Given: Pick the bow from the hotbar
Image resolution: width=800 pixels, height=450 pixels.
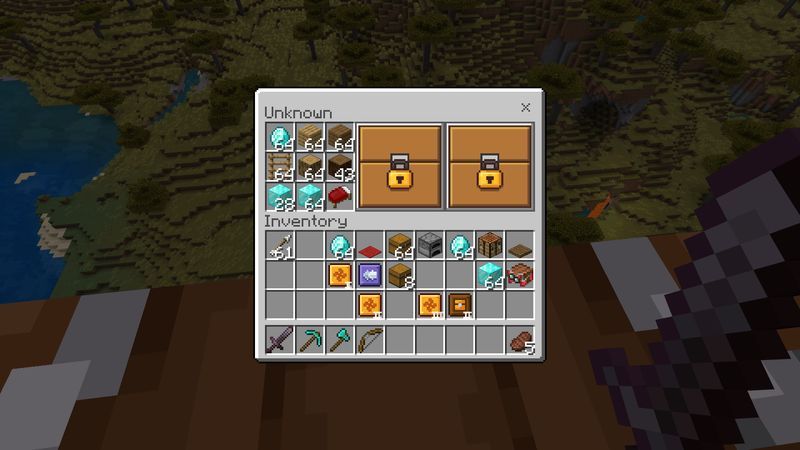Looking at the screenshot, I should tap(370, 341).
